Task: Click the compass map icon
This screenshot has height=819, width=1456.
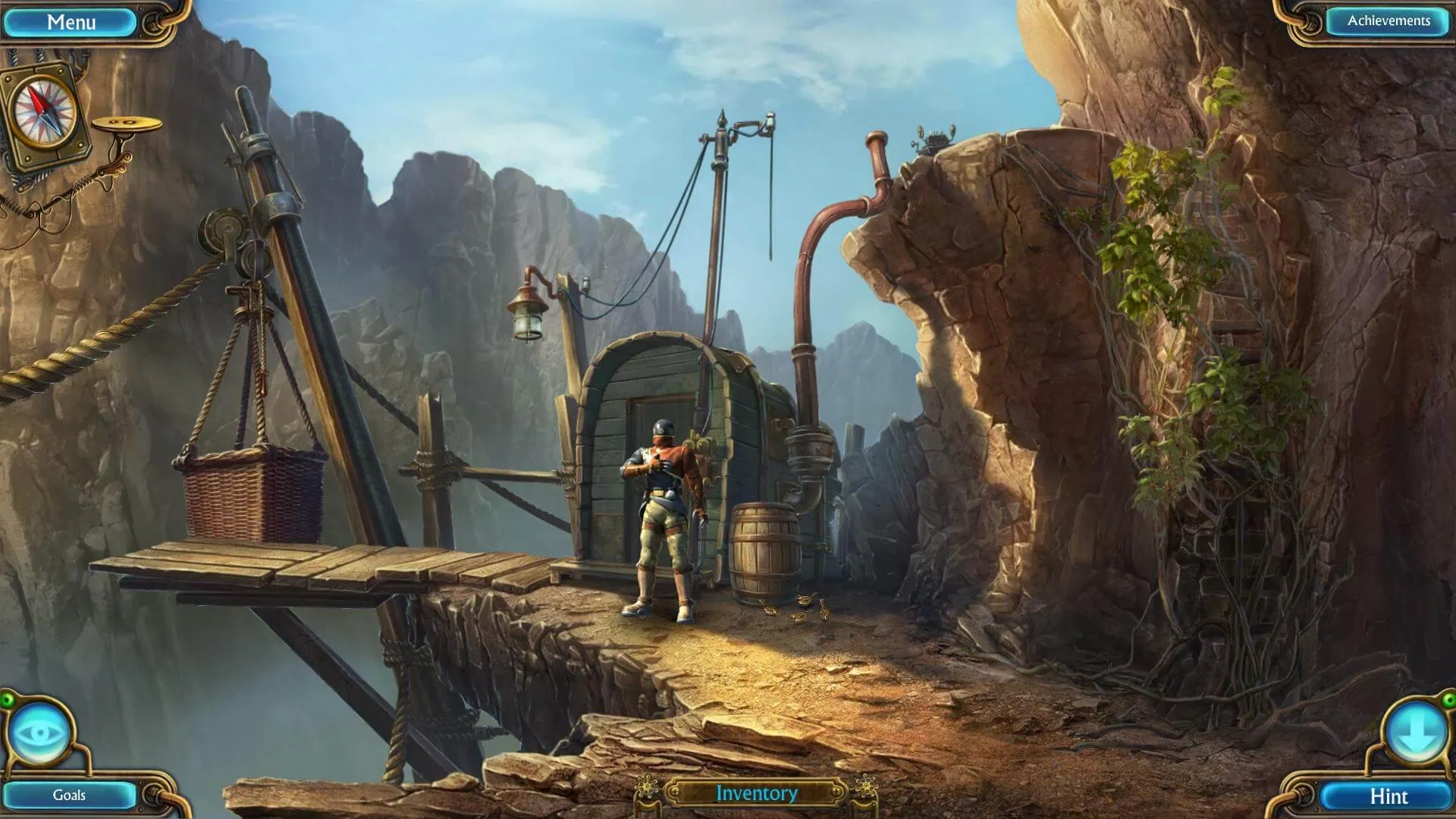Action: [x=47, y=113]
